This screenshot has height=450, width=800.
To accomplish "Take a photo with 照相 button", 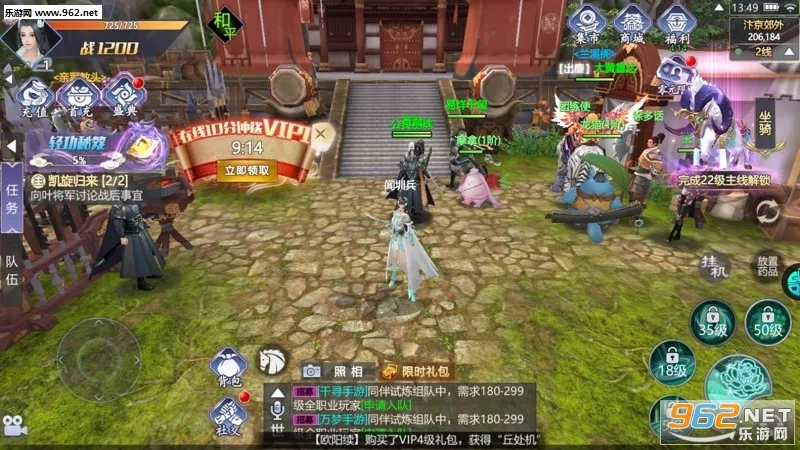I will [x=331, y=371].
